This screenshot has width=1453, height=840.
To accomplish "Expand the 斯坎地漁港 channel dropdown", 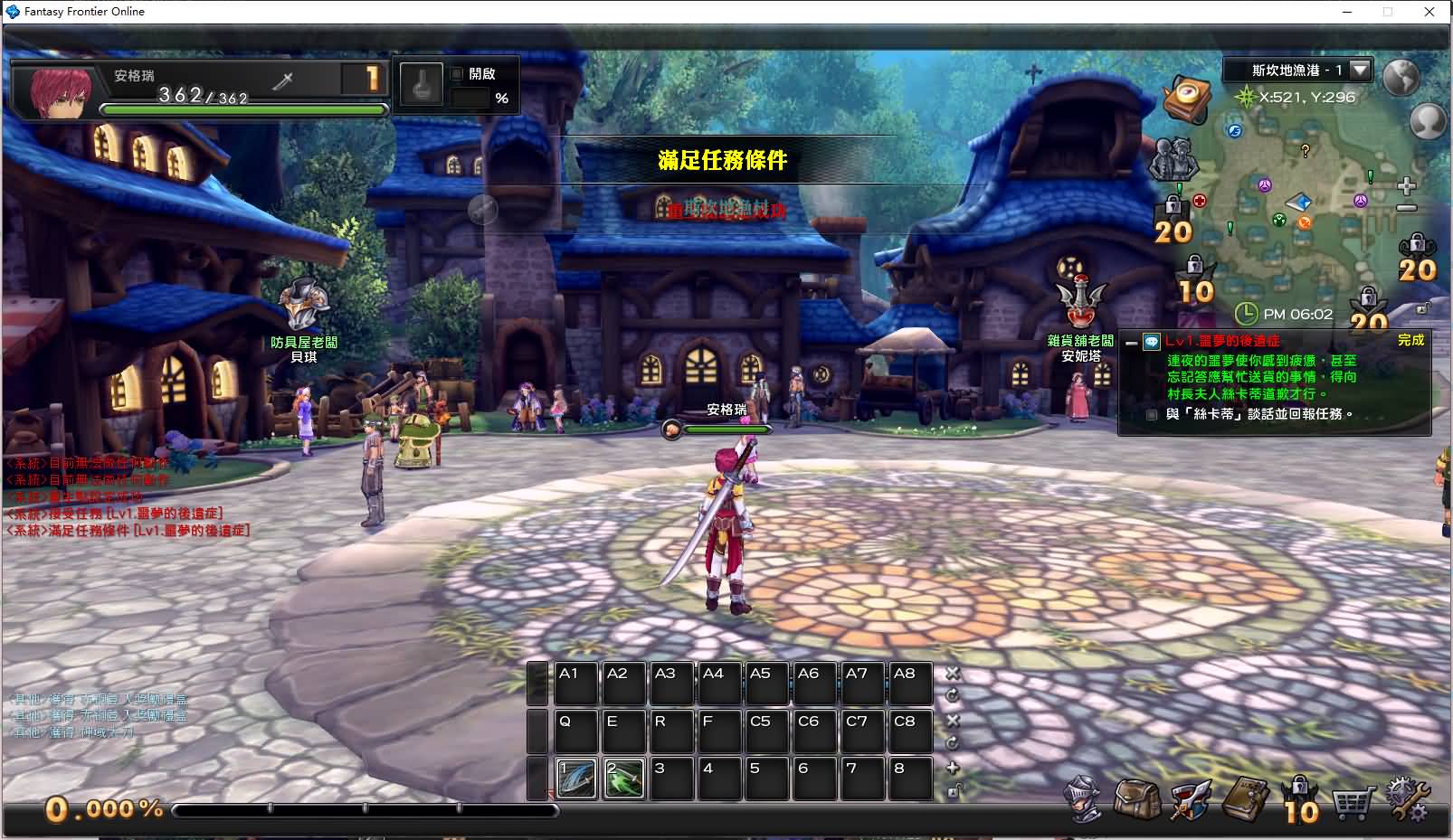I will (x=1360, y=70).
